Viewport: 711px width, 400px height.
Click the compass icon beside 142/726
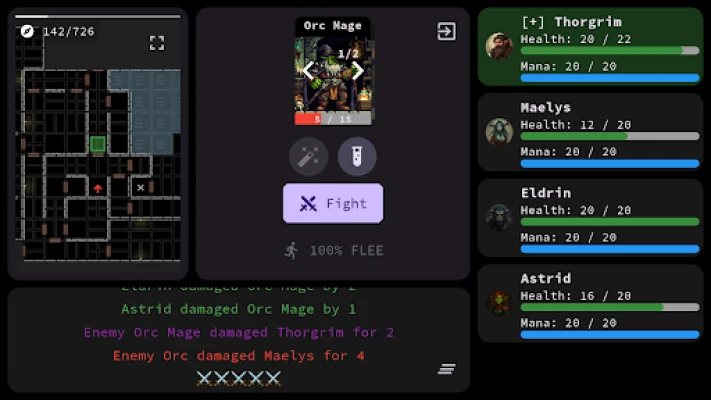pos(27,32)
